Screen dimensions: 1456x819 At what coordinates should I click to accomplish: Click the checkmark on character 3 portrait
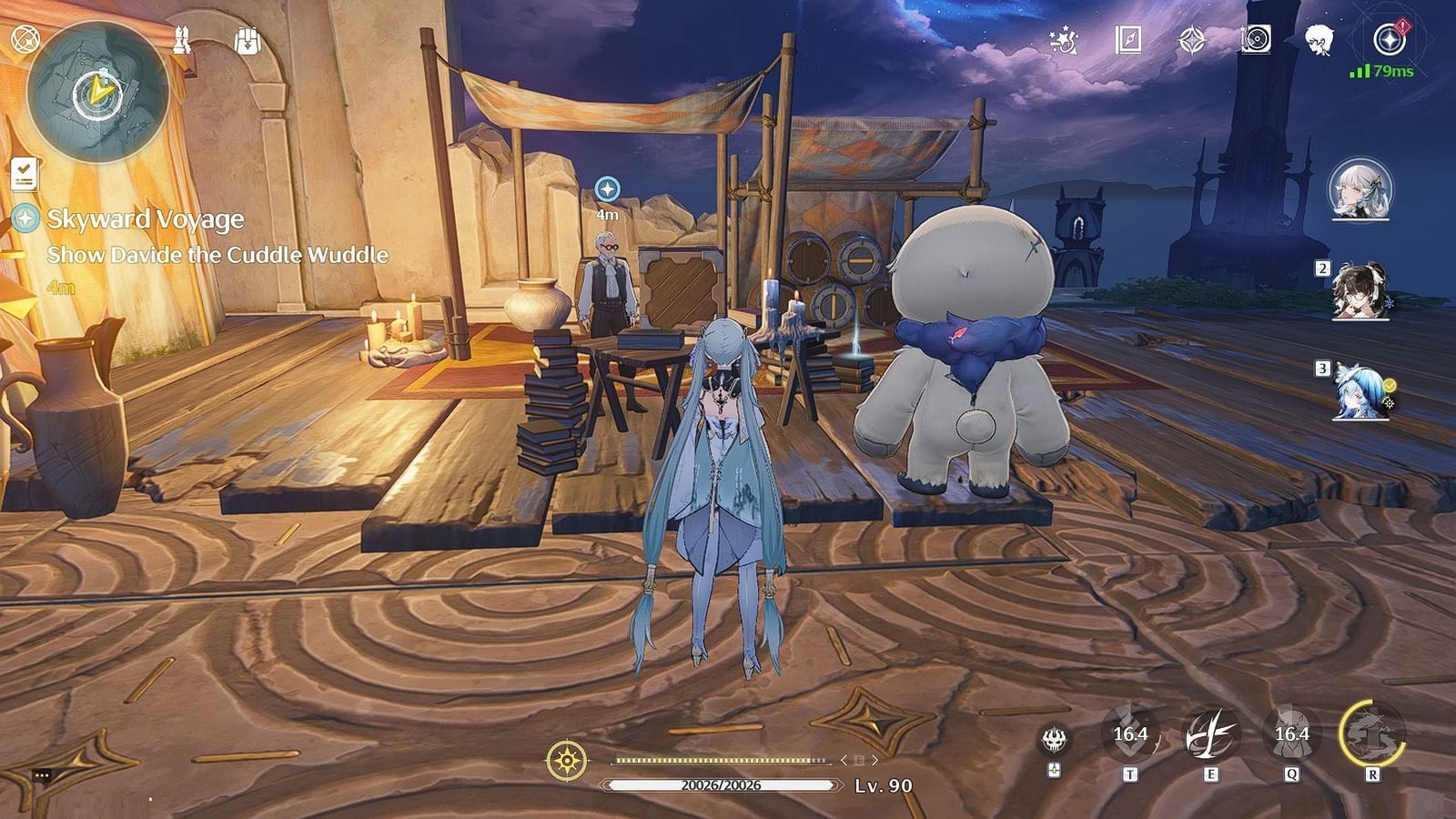1390,386
